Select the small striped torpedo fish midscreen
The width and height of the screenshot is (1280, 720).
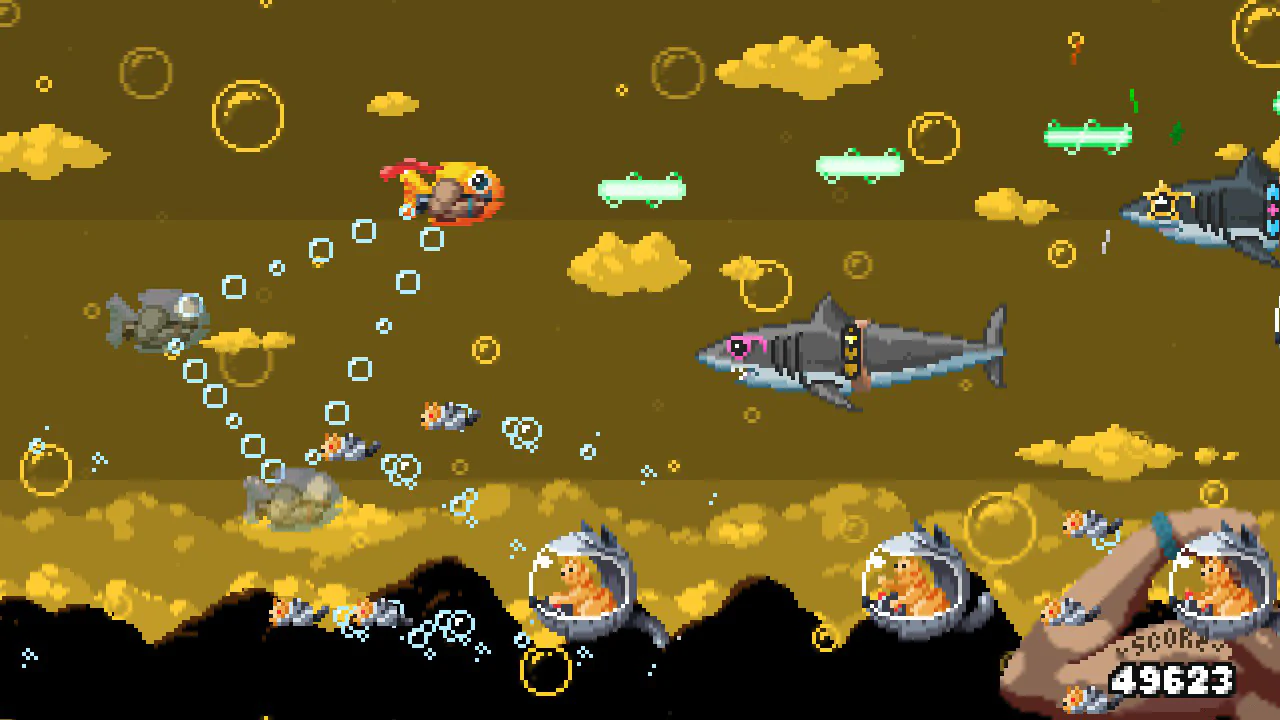click(x=450, y=415)
